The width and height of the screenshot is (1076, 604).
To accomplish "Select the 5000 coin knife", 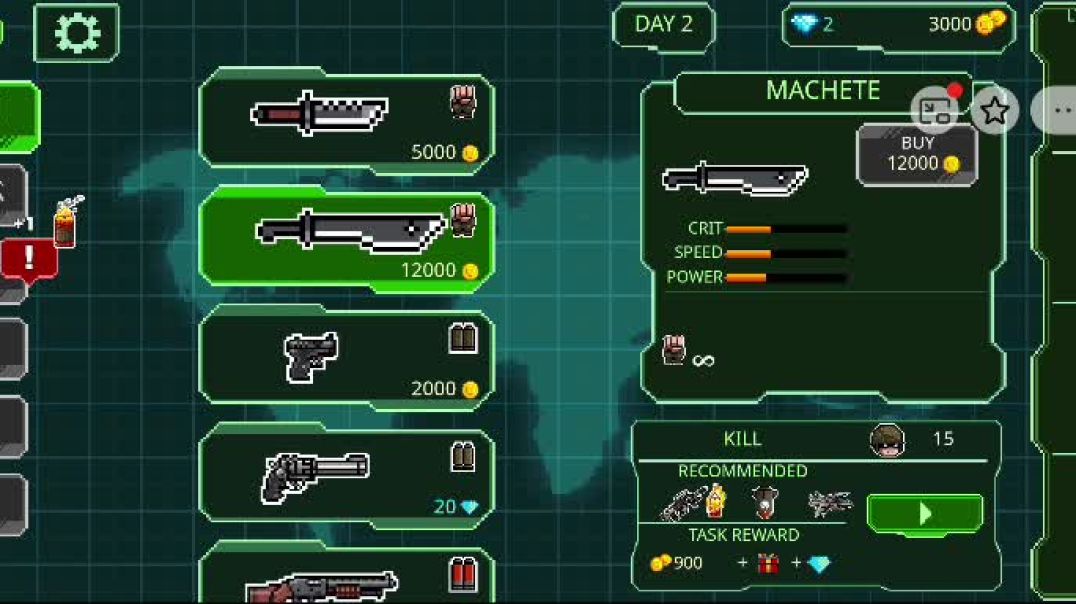I will 346,120.
